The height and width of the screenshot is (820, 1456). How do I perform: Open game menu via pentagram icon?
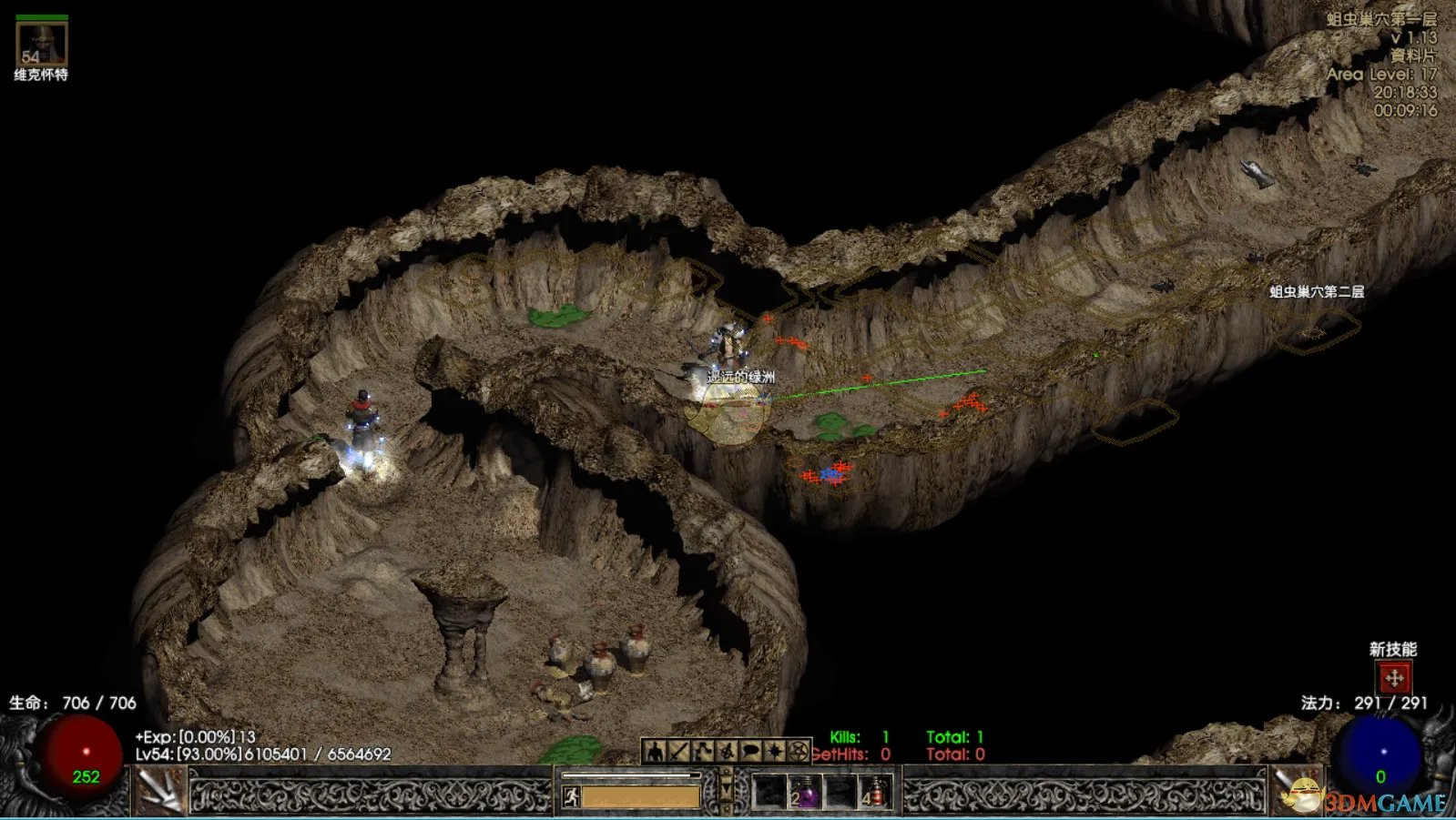click(798, 752)
